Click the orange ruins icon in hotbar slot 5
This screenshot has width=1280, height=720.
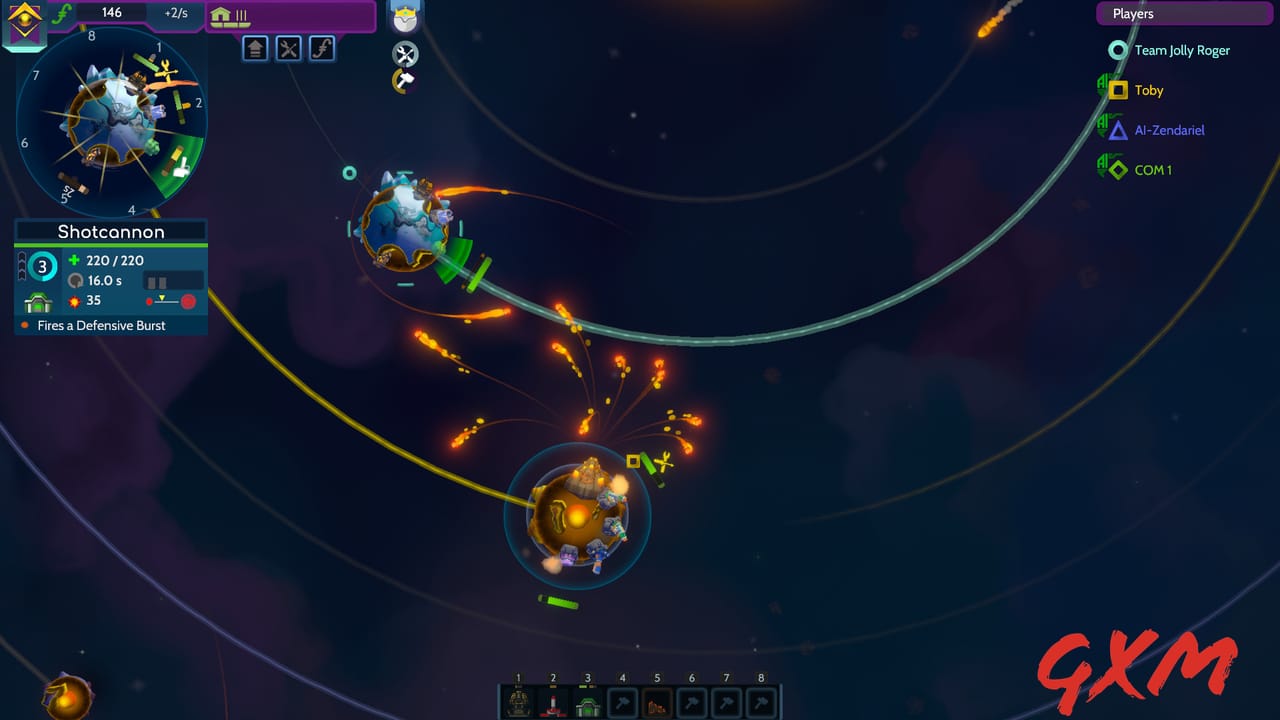point(657,702)
